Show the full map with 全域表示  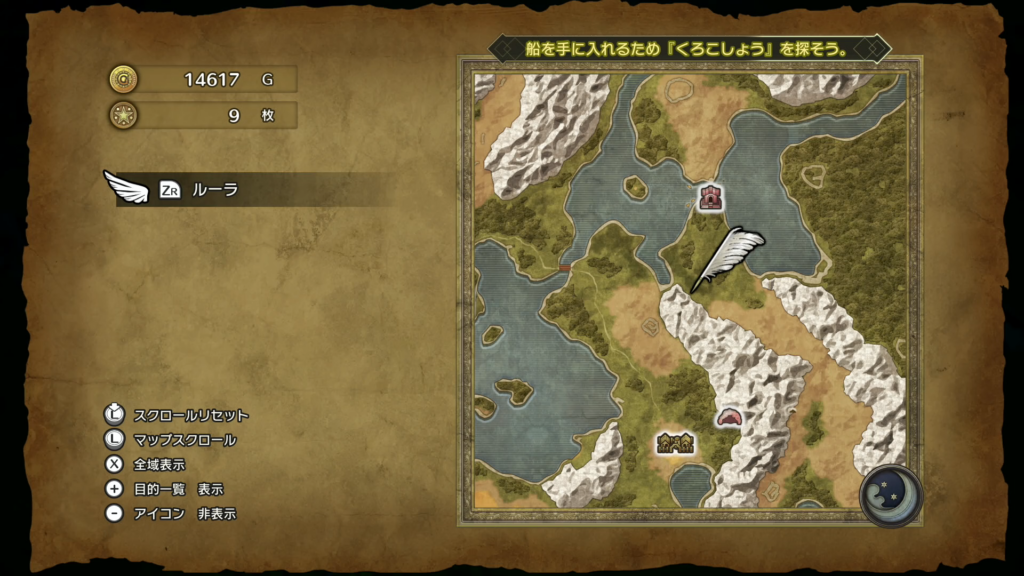pyautogui.click(x=158, y=464)
